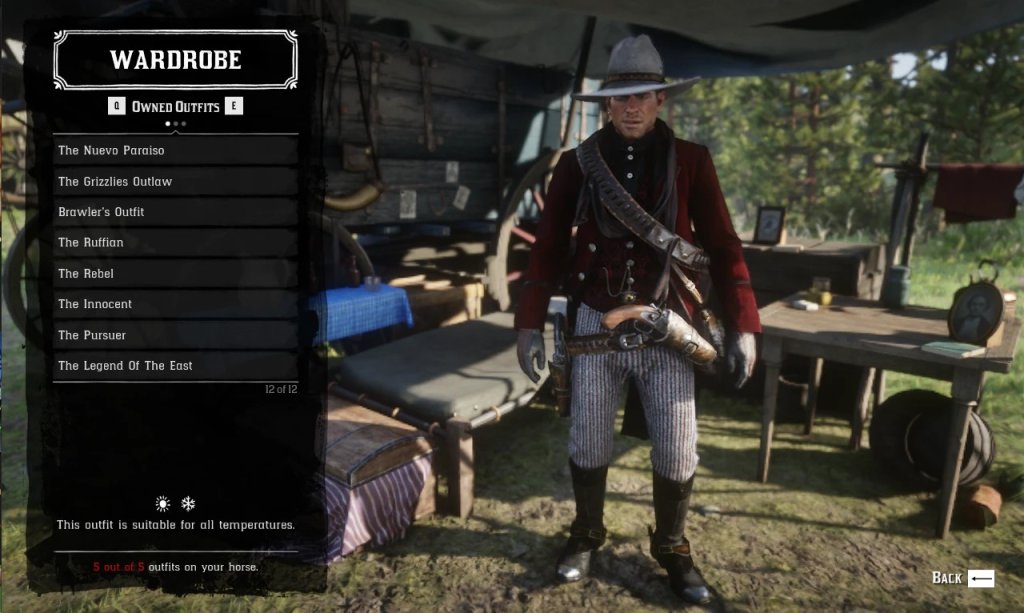Choose The Grizzlies Outlaw outfit
Screen dimensions: 1024x613
pyautogui.click(x=175, y=181)
